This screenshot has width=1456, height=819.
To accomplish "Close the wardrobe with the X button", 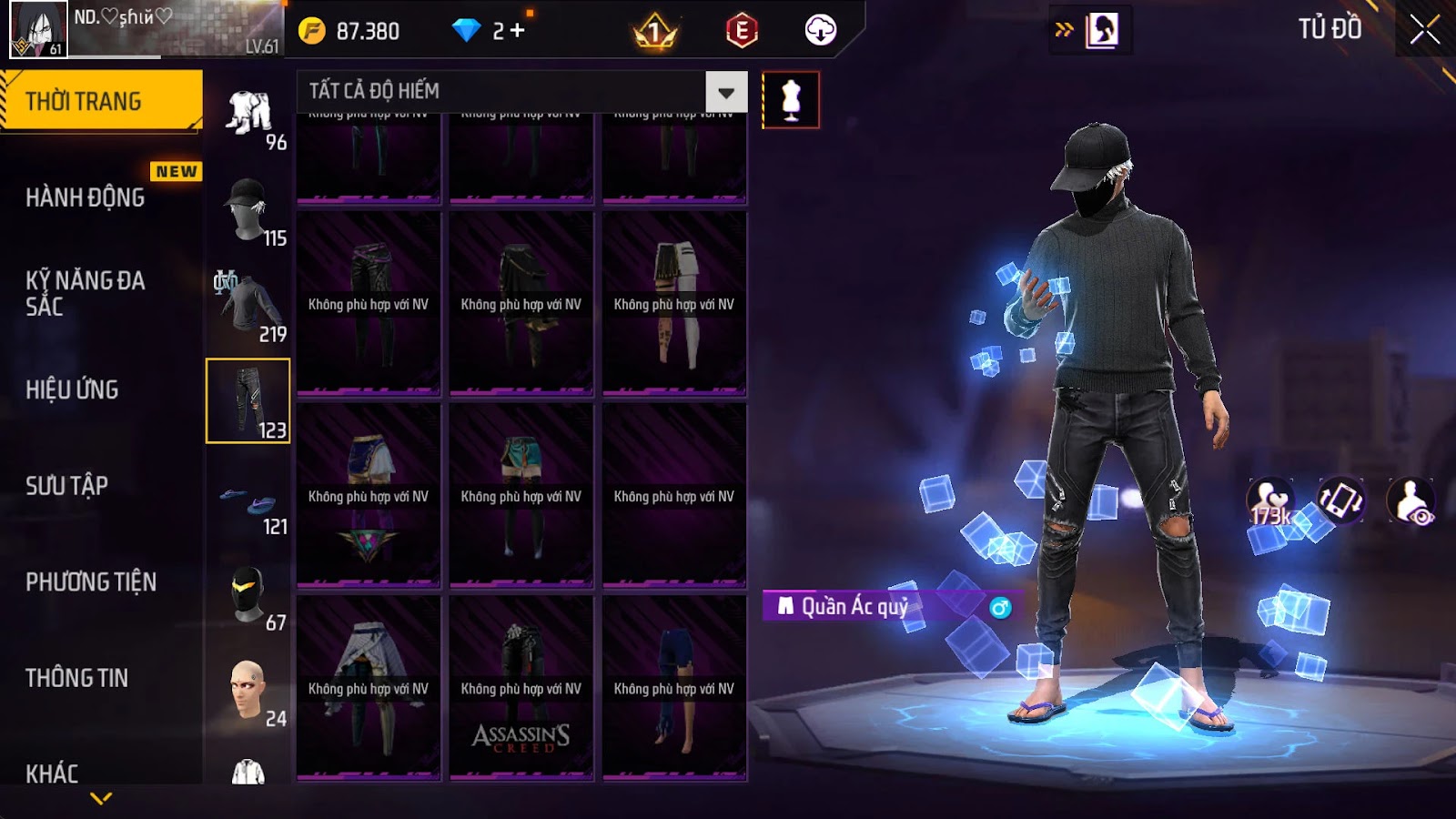I will (1424, 30).
